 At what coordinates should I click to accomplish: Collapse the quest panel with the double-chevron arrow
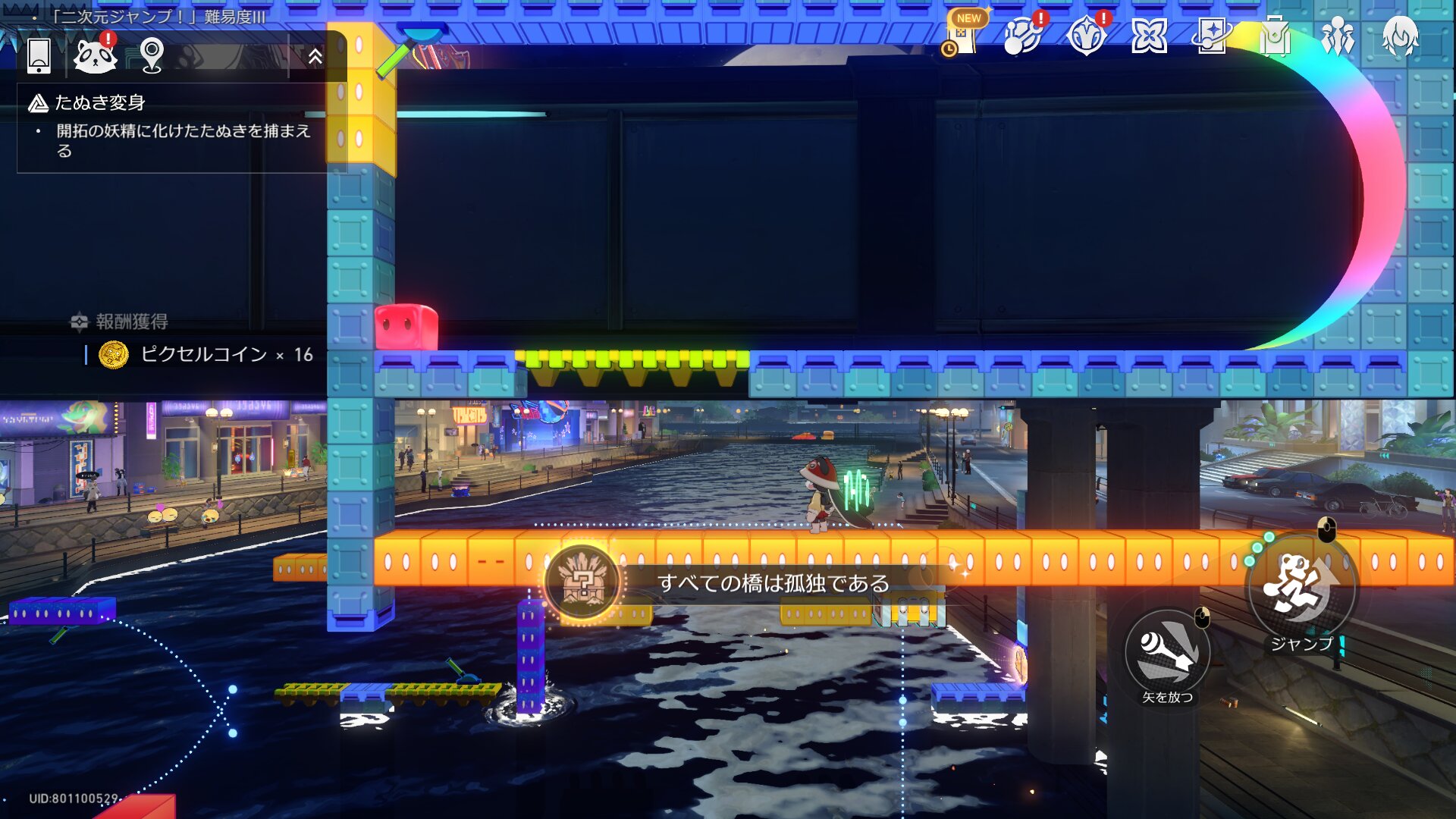[315, 56]
